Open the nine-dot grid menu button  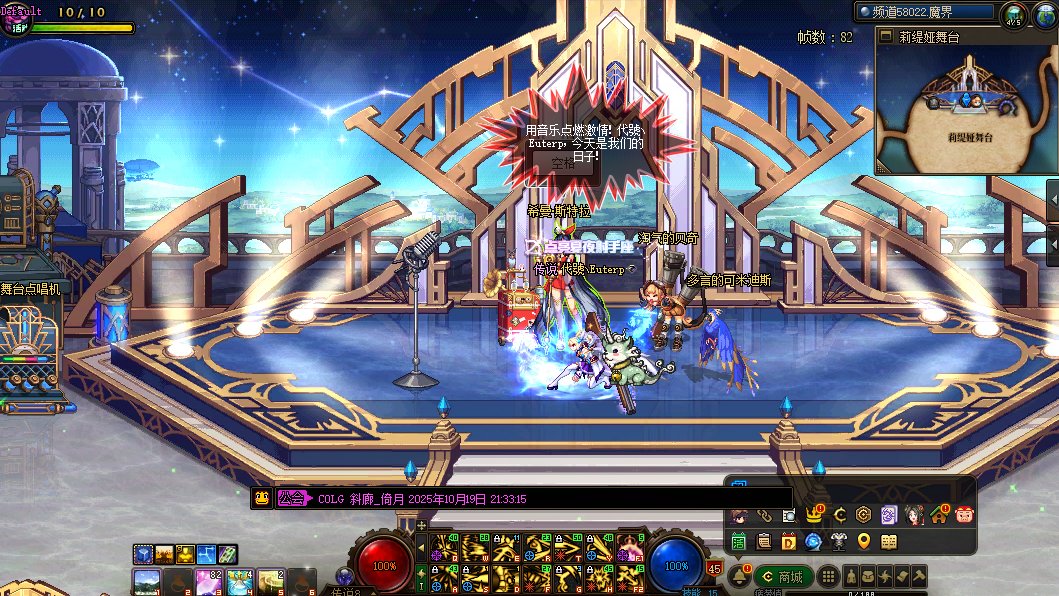pyautogui.click(x=827, y=577)
